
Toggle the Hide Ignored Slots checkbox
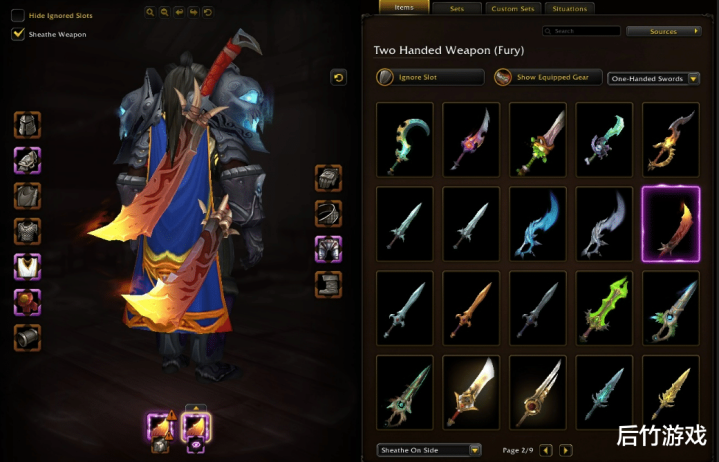[x=18, y=15]
